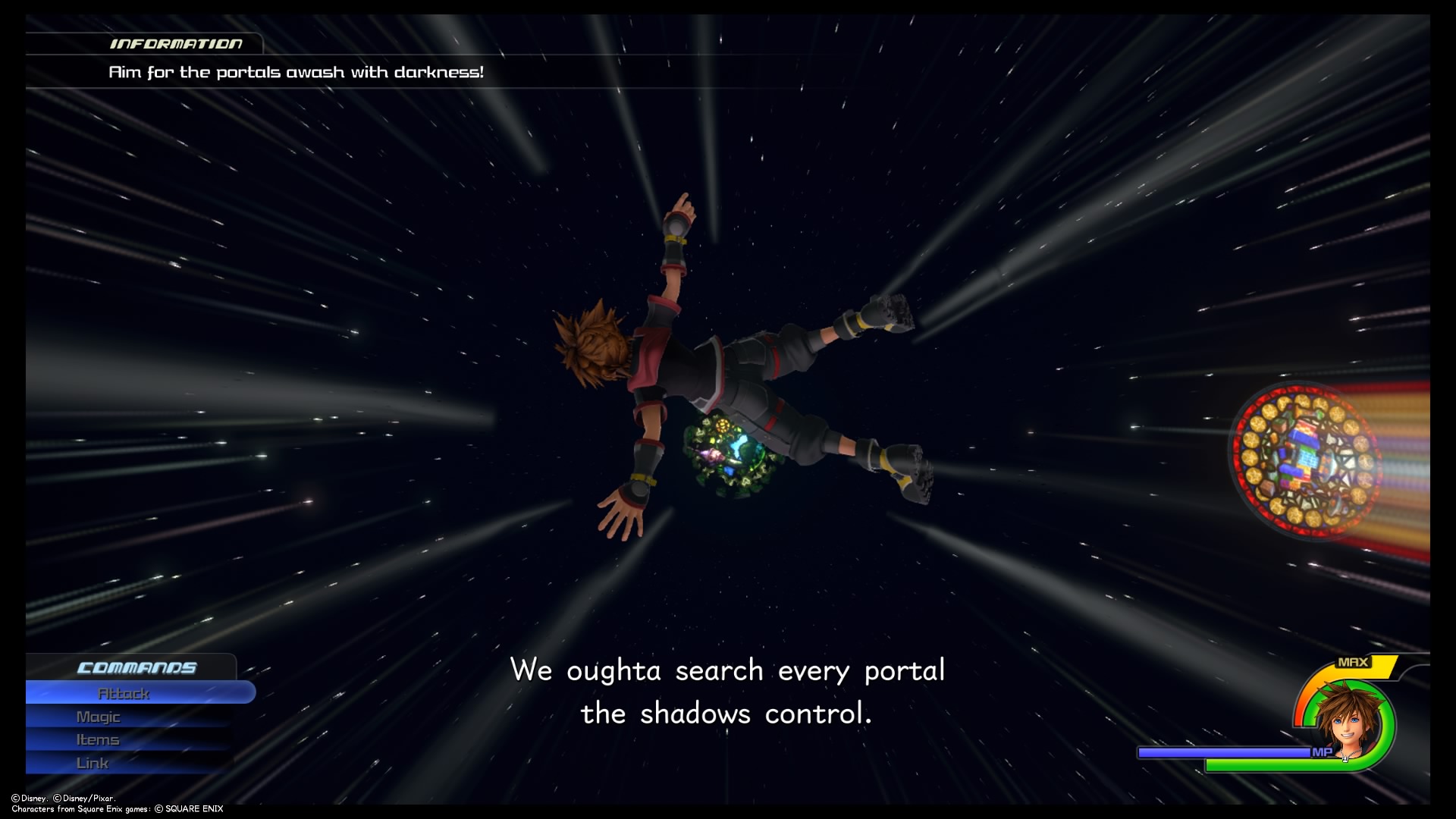Click the information message about dark portals
Screen dimensions: 1456x819
click(296, 73)
